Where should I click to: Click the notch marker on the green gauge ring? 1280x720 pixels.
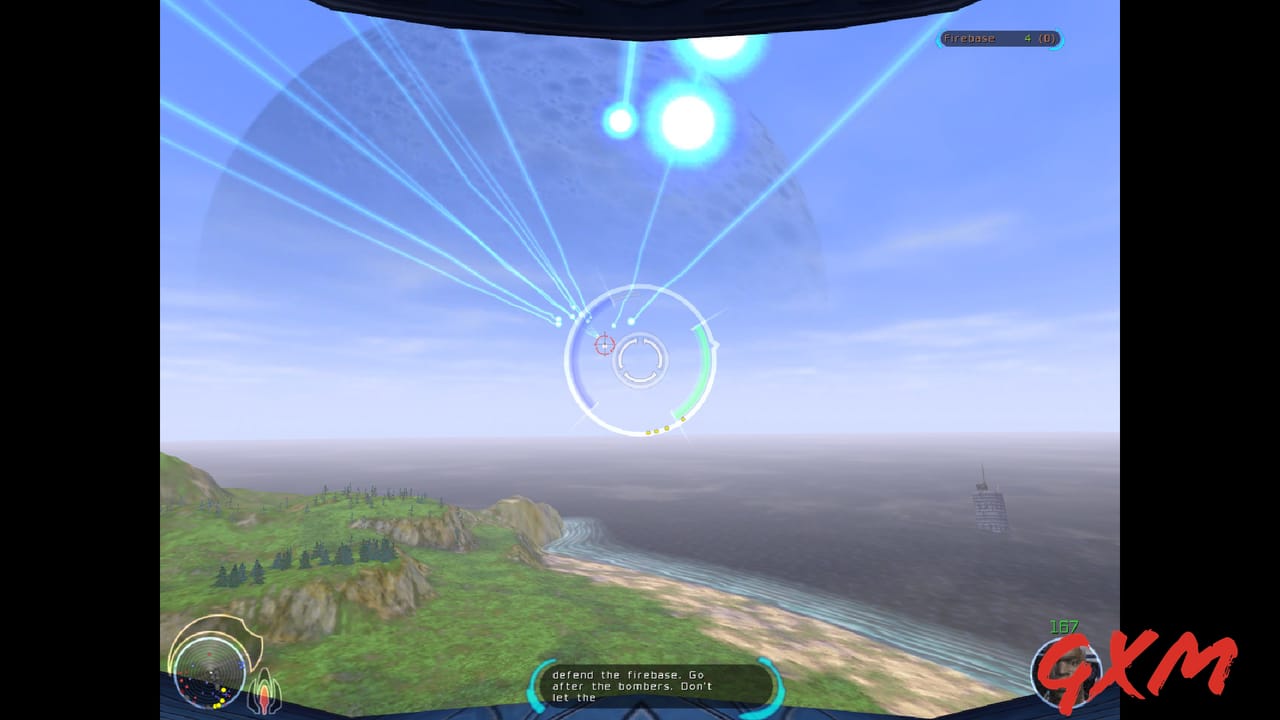click(x=714, y=343)
